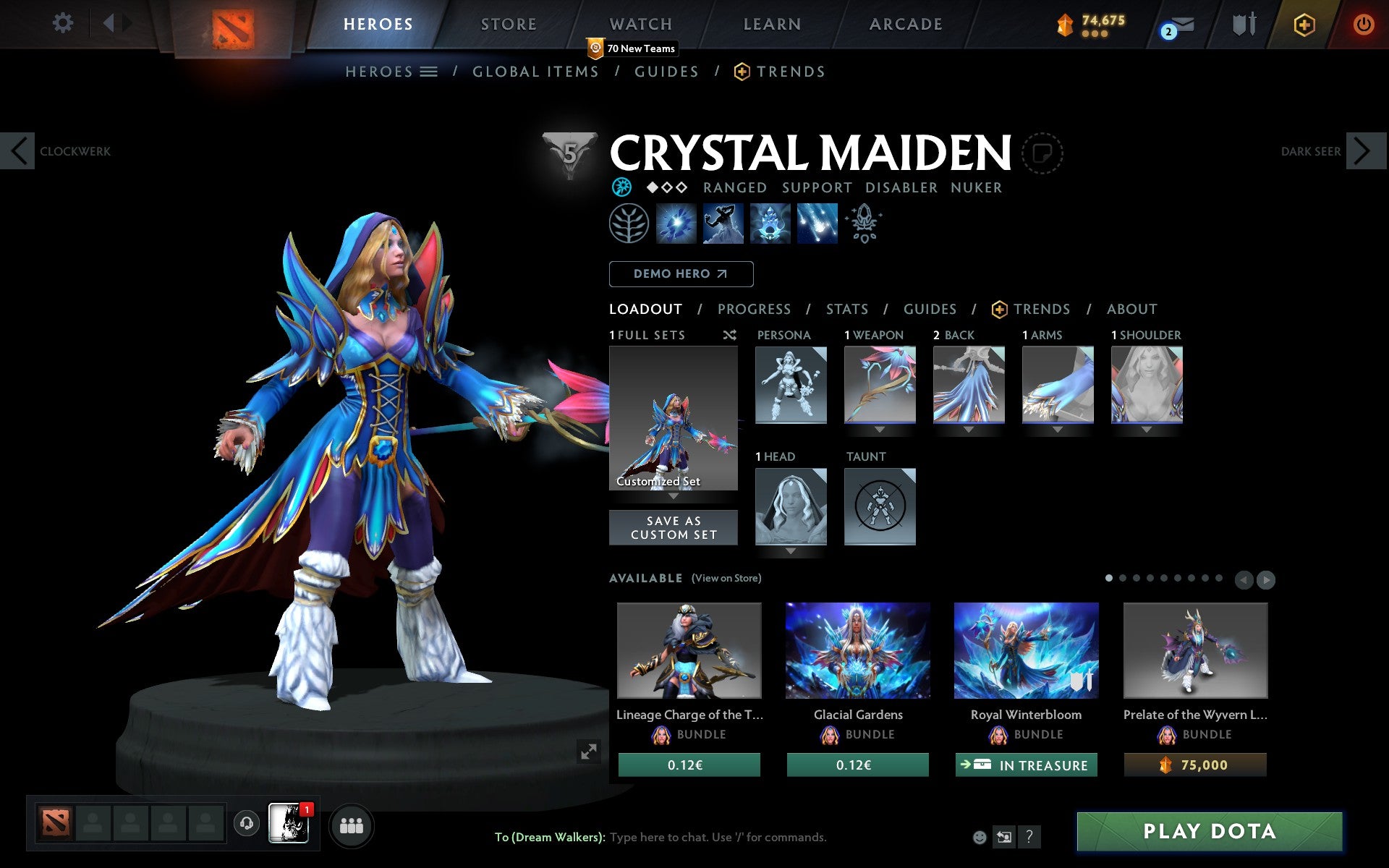
Task: Click the emoticon icon in chat bar
Action: 981,837
